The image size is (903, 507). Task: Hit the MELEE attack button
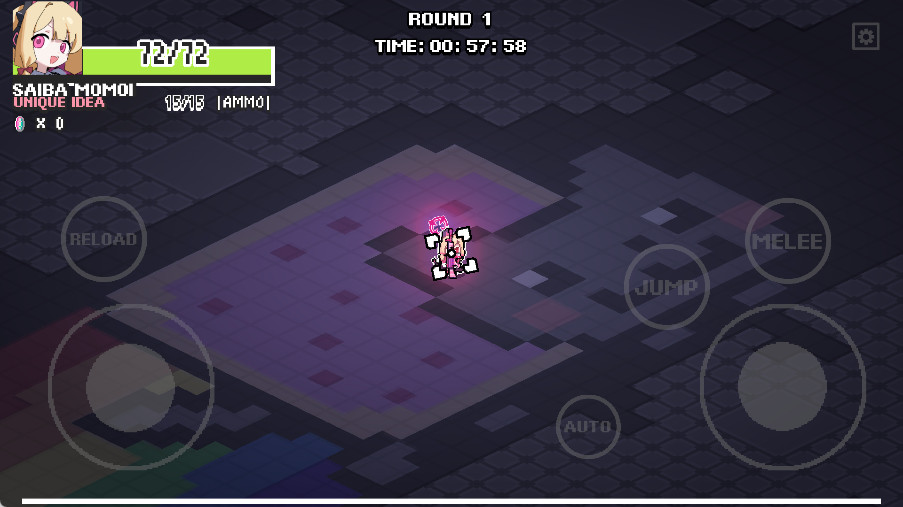(787, 241)
